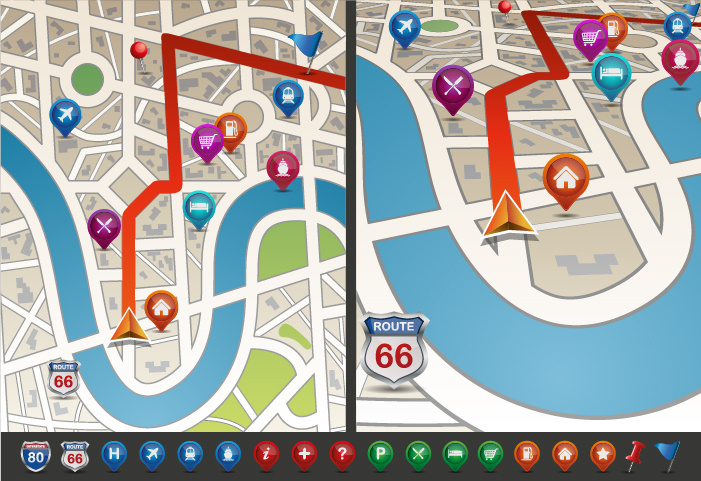Select the red plus medical marker
This screenshot has width=701, height=481.
pos(304,455)
